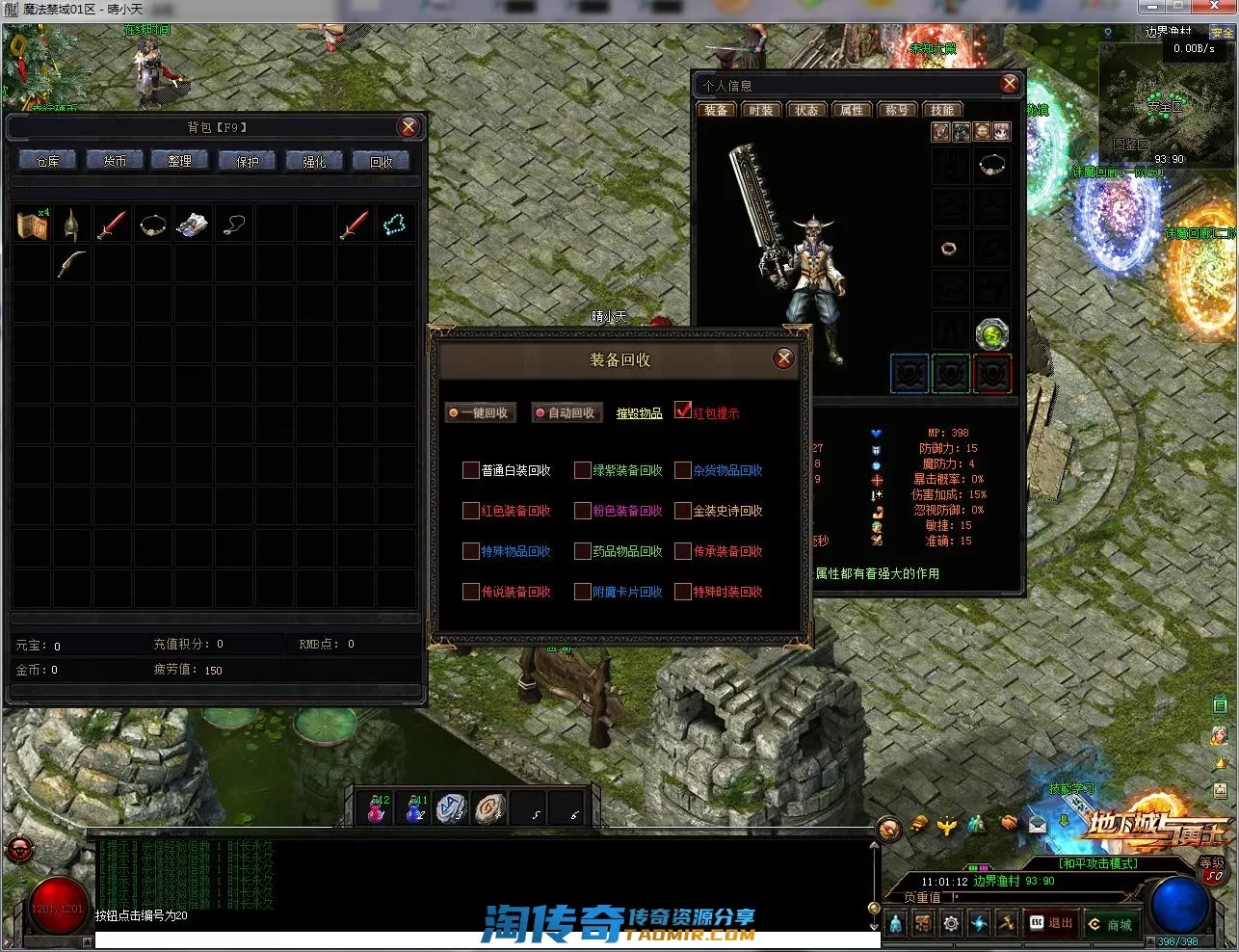Enable 药品物品回收 checkbox

[x=582, y=551]
